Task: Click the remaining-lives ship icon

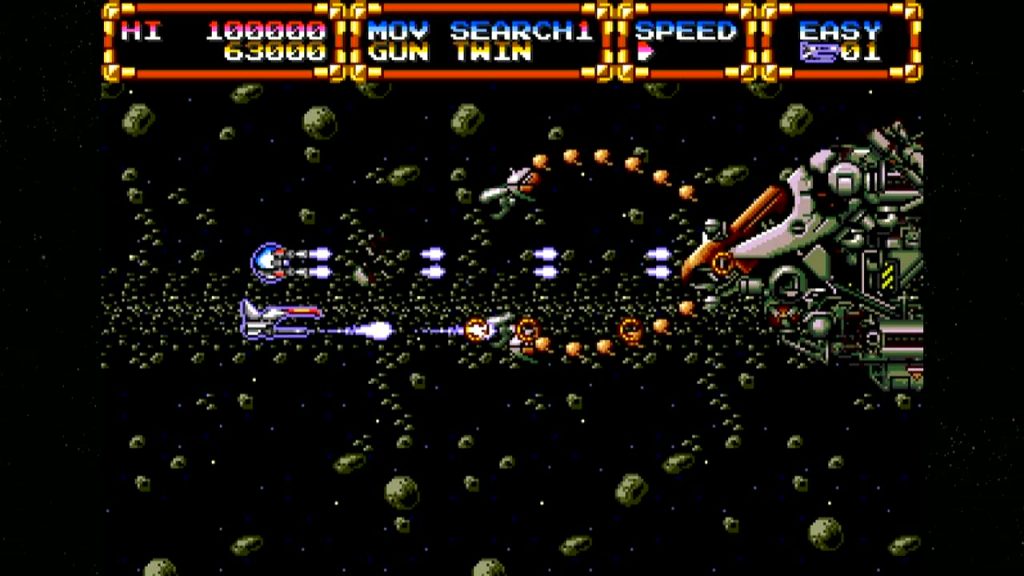Action: 817,54
